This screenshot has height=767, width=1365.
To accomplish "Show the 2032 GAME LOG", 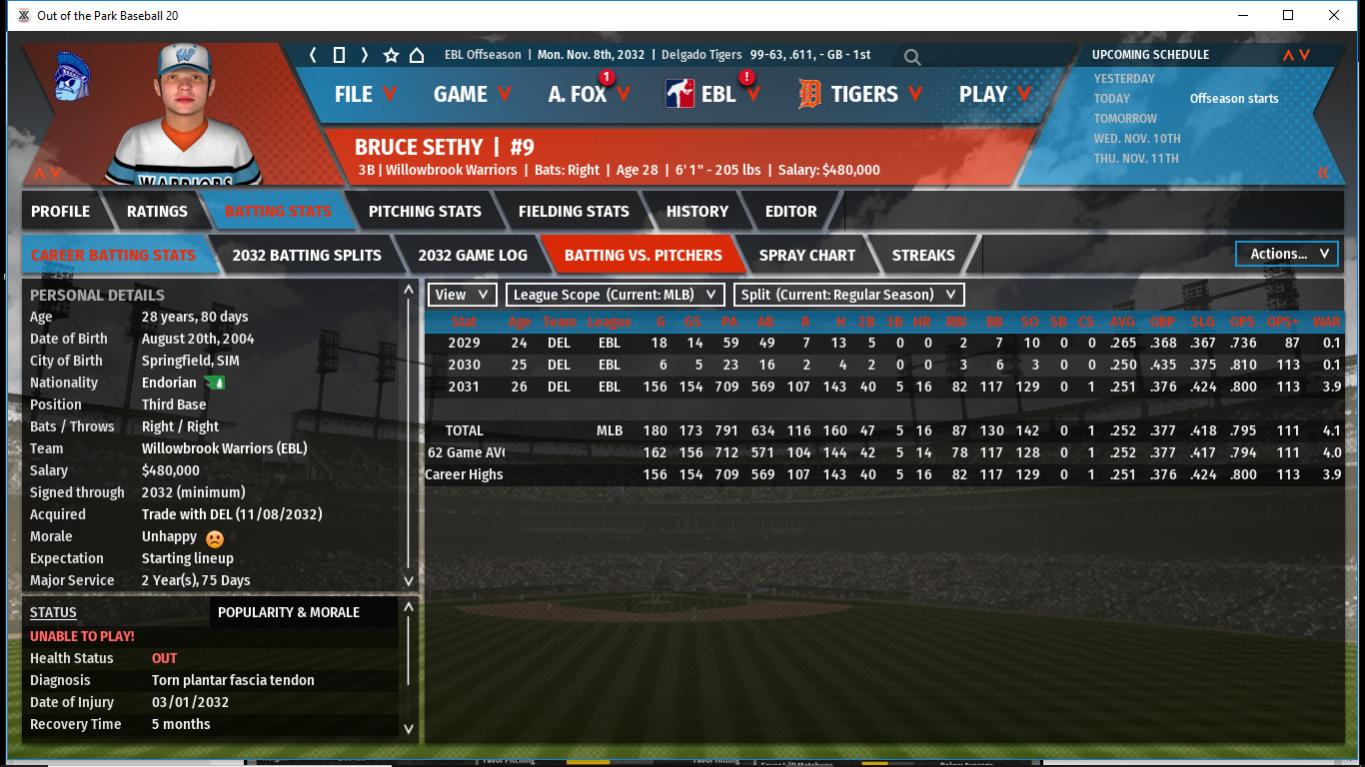I will (x=472, y=255).
